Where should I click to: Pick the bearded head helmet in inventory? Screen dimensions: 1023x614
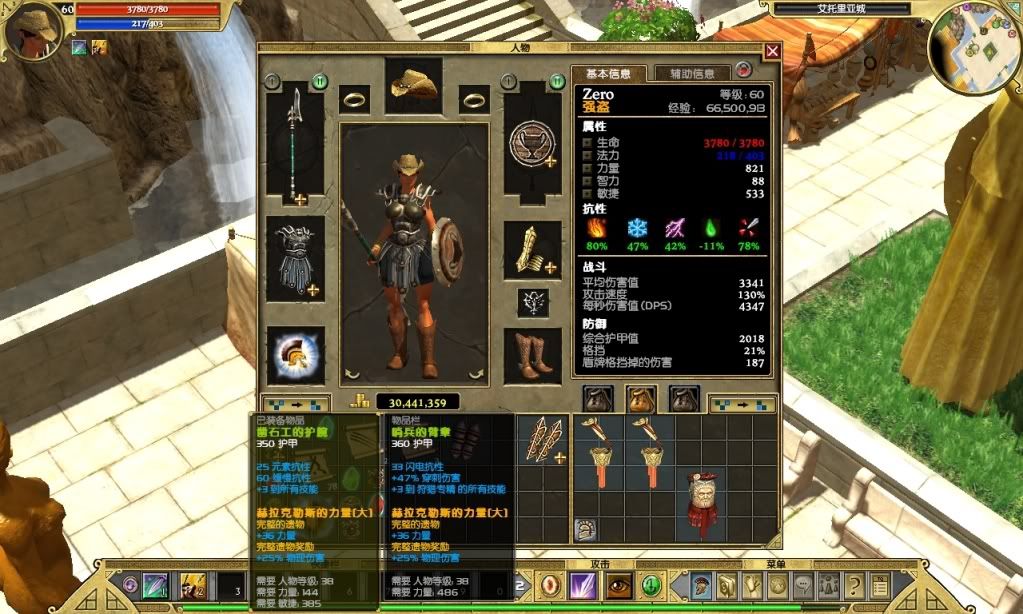click(706, 502)
